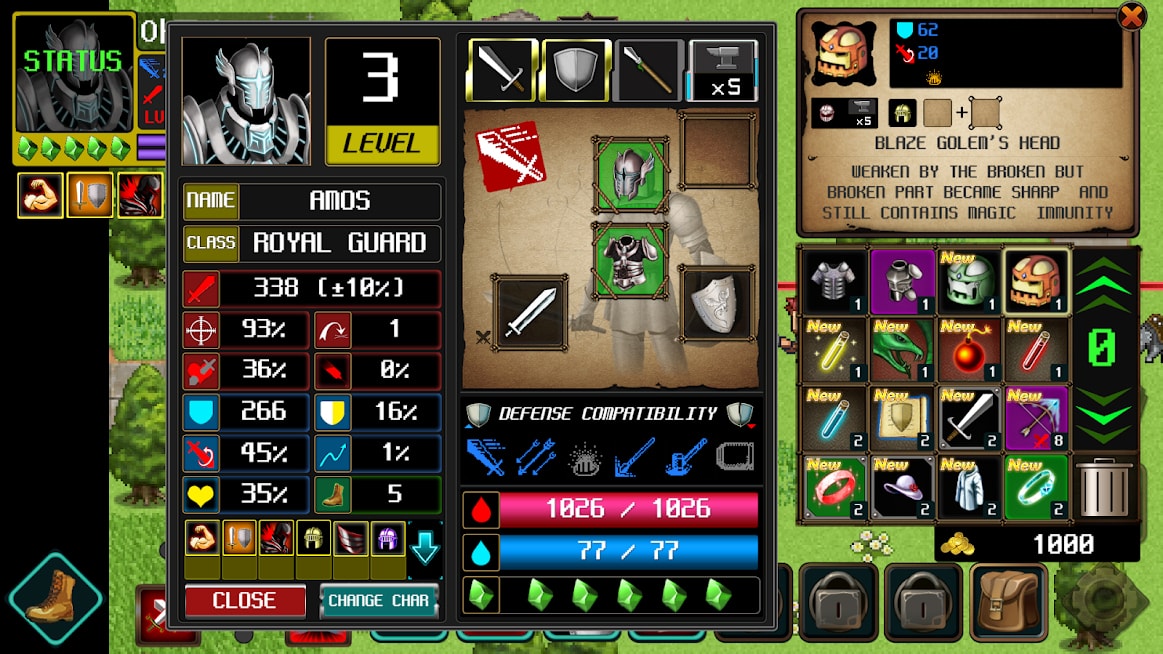Switch to the shield equipment tab
Image resolution: width=1163 pixels, height=654 pixels.
[576, 70]
